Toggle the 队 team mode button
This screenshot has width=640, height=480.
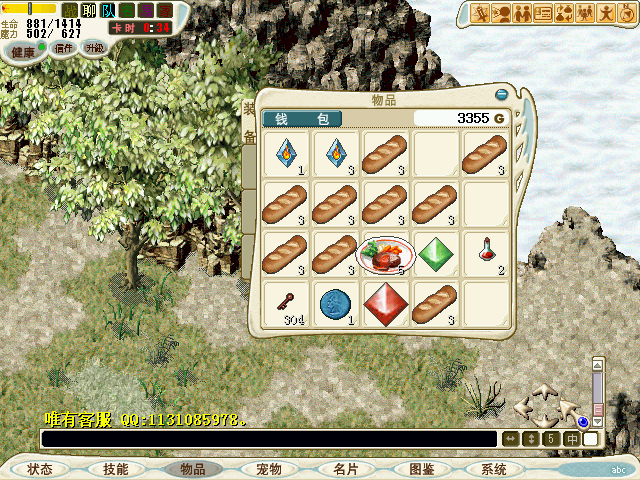pos(108,10)
